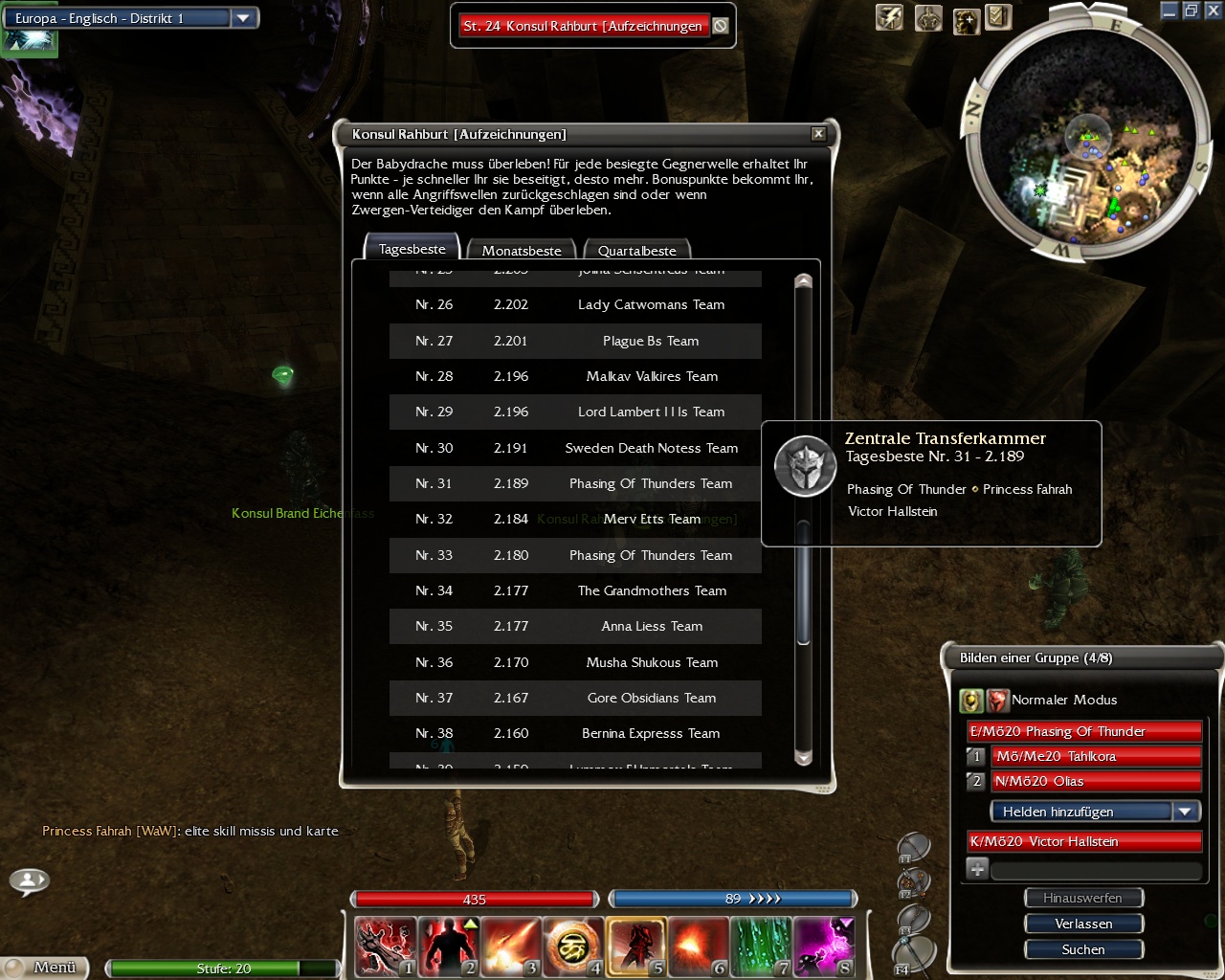Click the Verlassen button
Image resolution: width=1225 pixels, height=980 pixels.
click(1083, 924)
